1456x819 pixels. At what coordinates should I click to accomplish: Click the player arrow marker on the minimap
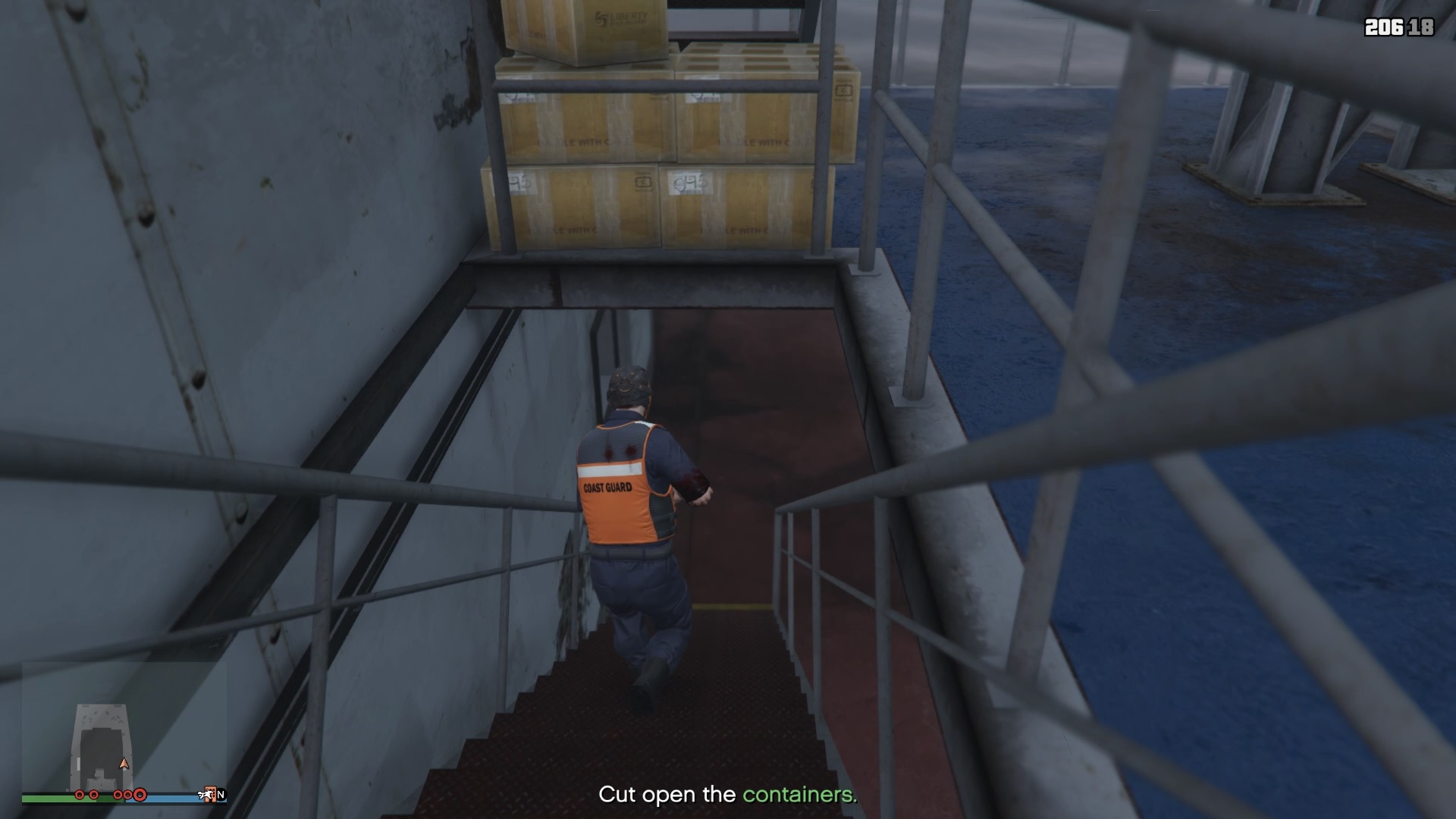click(x=124, y=764)
